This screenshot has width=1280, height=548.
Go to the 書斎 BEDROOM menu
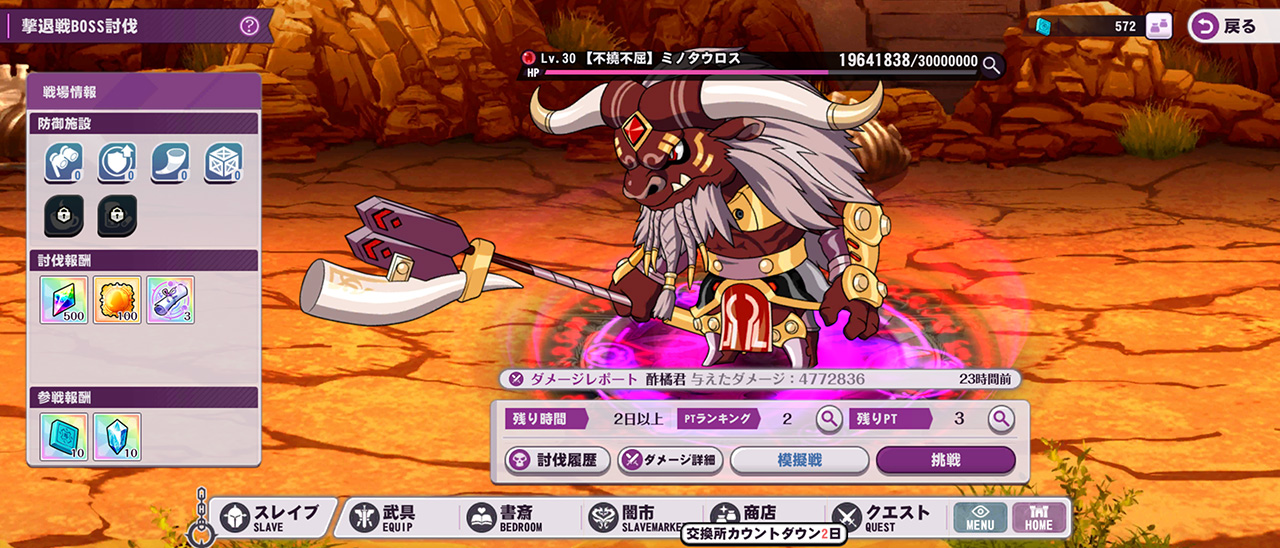508,517
